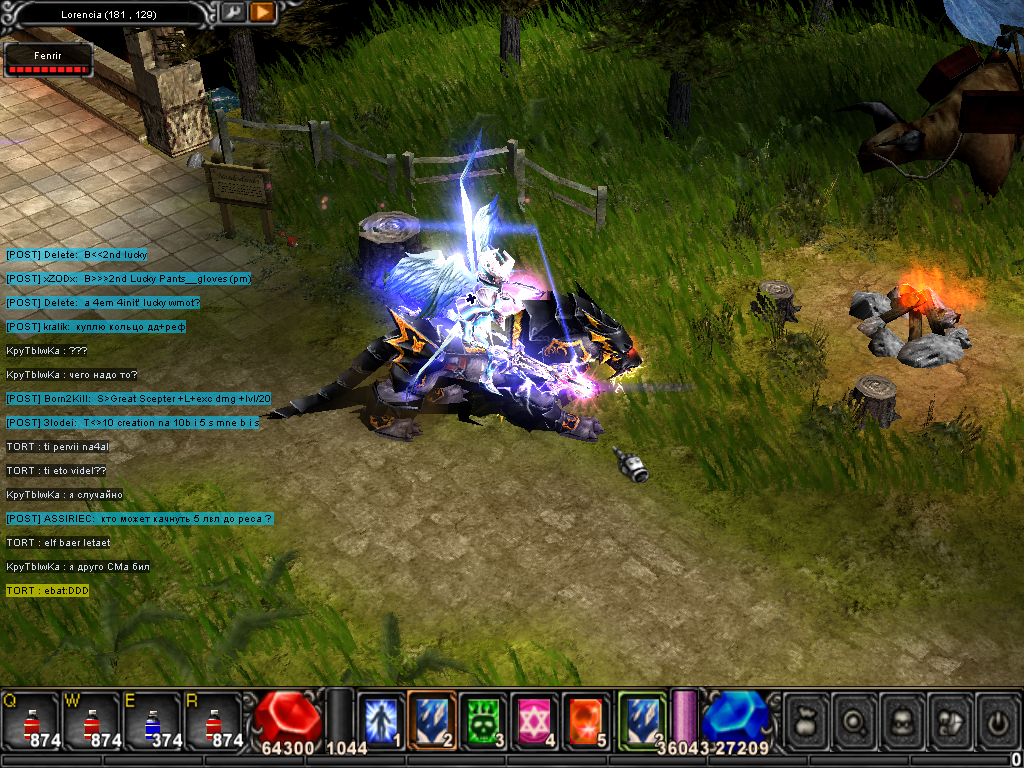Click the magnifying glass button
The width and height of the screenshot is (1024, 768).
pyautogui.click(x=856, y=720)
